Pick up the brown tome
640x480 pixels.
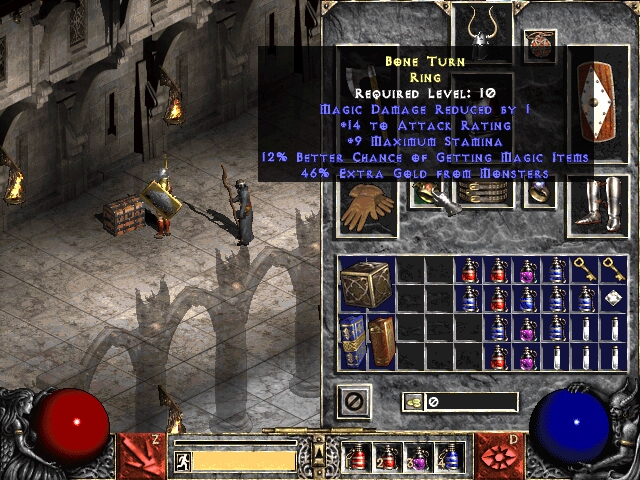381,341
